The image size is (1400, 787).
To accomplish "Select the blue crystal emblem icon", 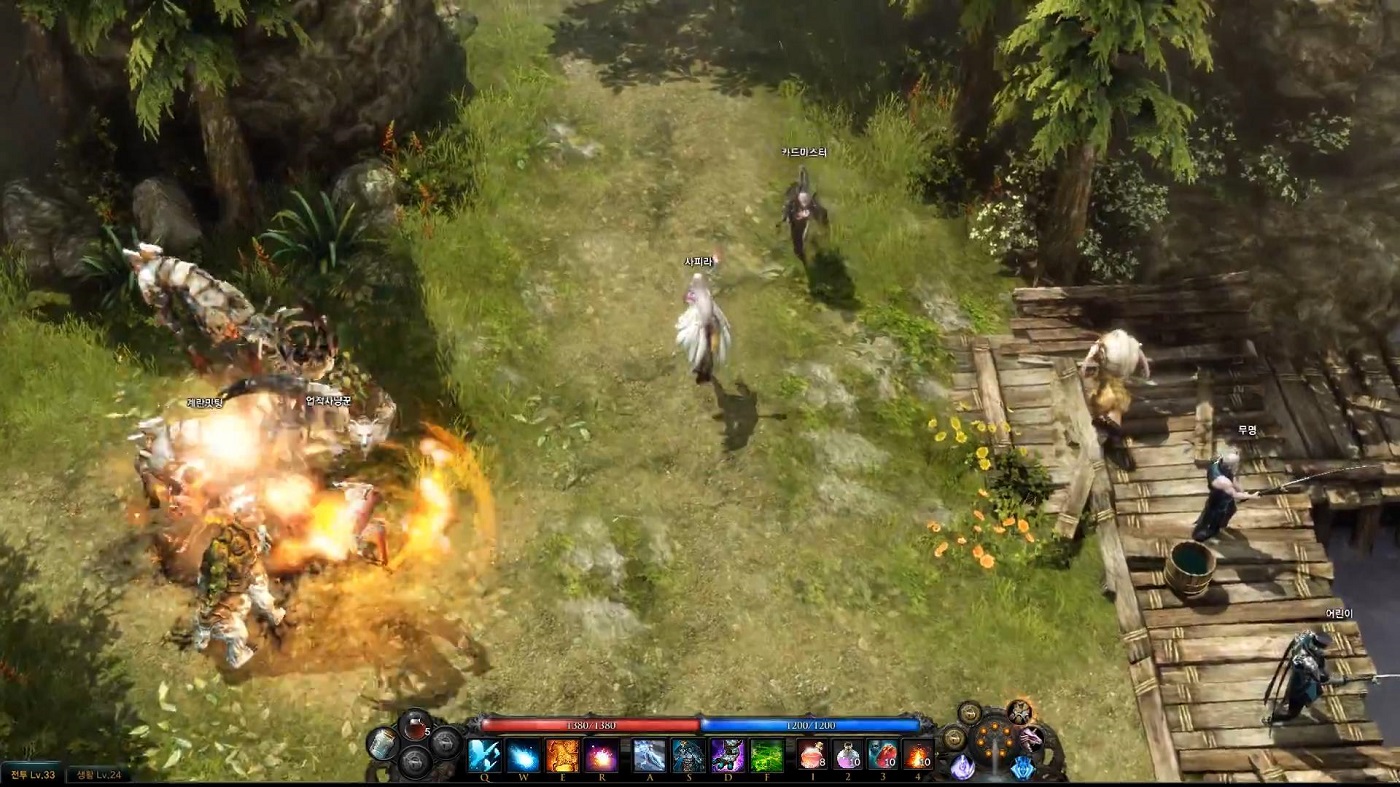I will pyautogui.click(x=1022, y=767).
